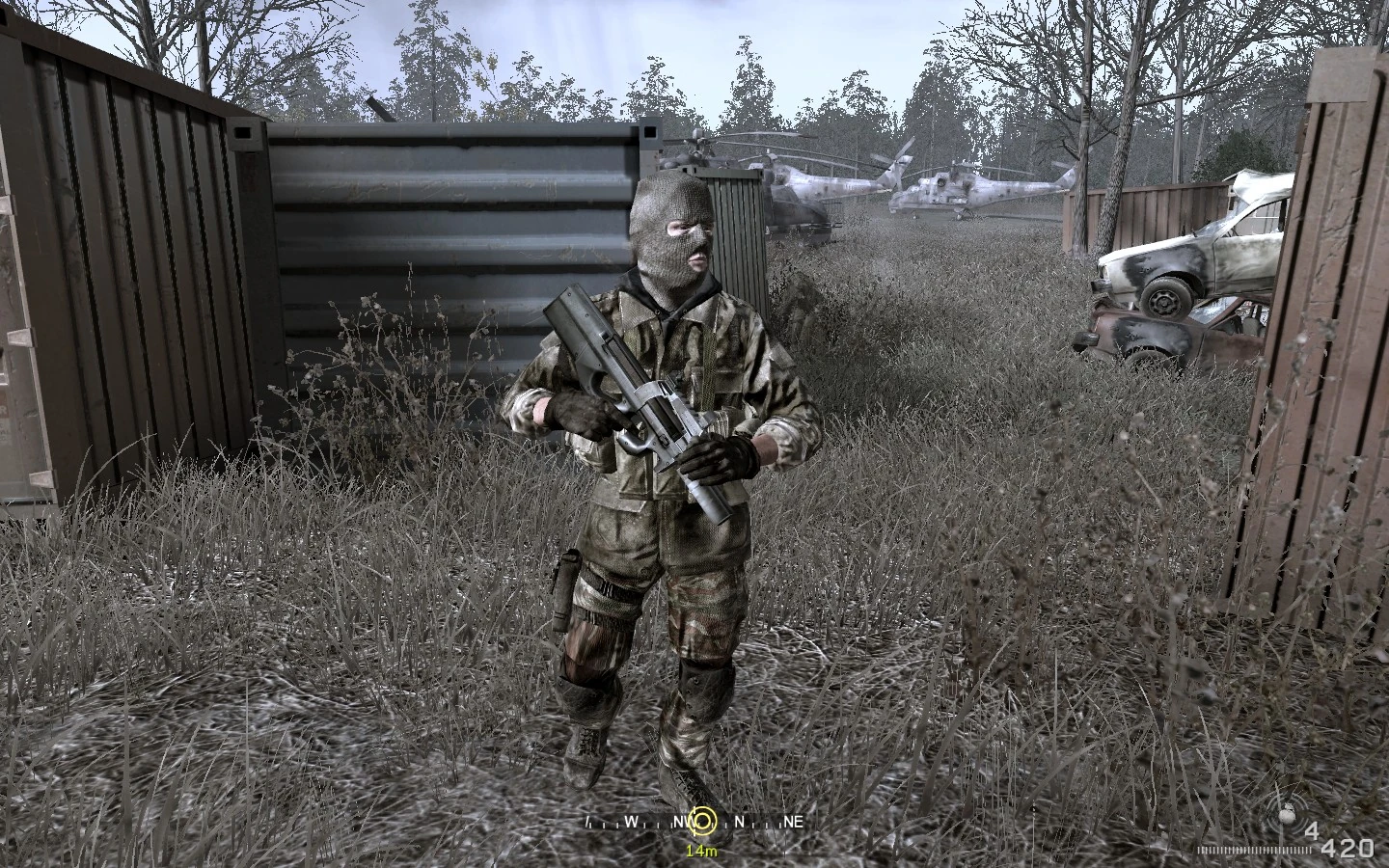Viewport: 1389px width, 868px height.
Task: Click the NW label on the compass
Action: 682,822
